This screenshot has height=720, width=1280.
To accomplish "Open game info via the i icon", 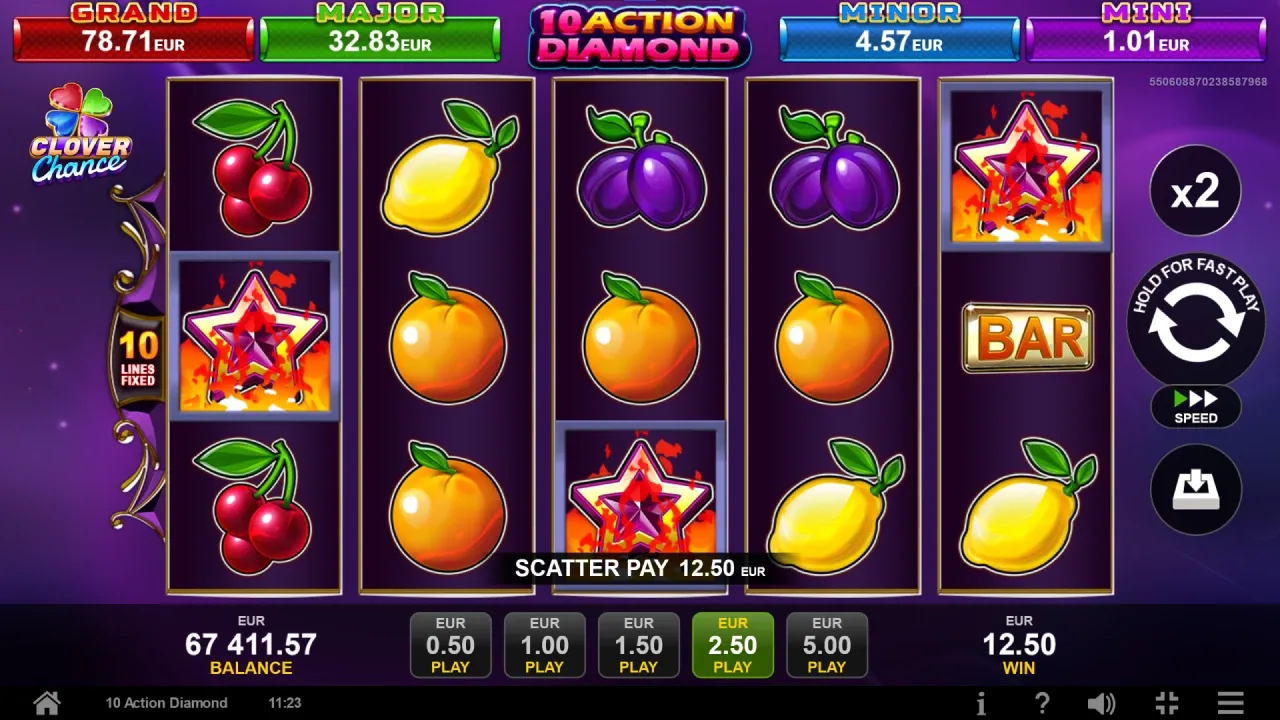I will (x=981, y=702).
